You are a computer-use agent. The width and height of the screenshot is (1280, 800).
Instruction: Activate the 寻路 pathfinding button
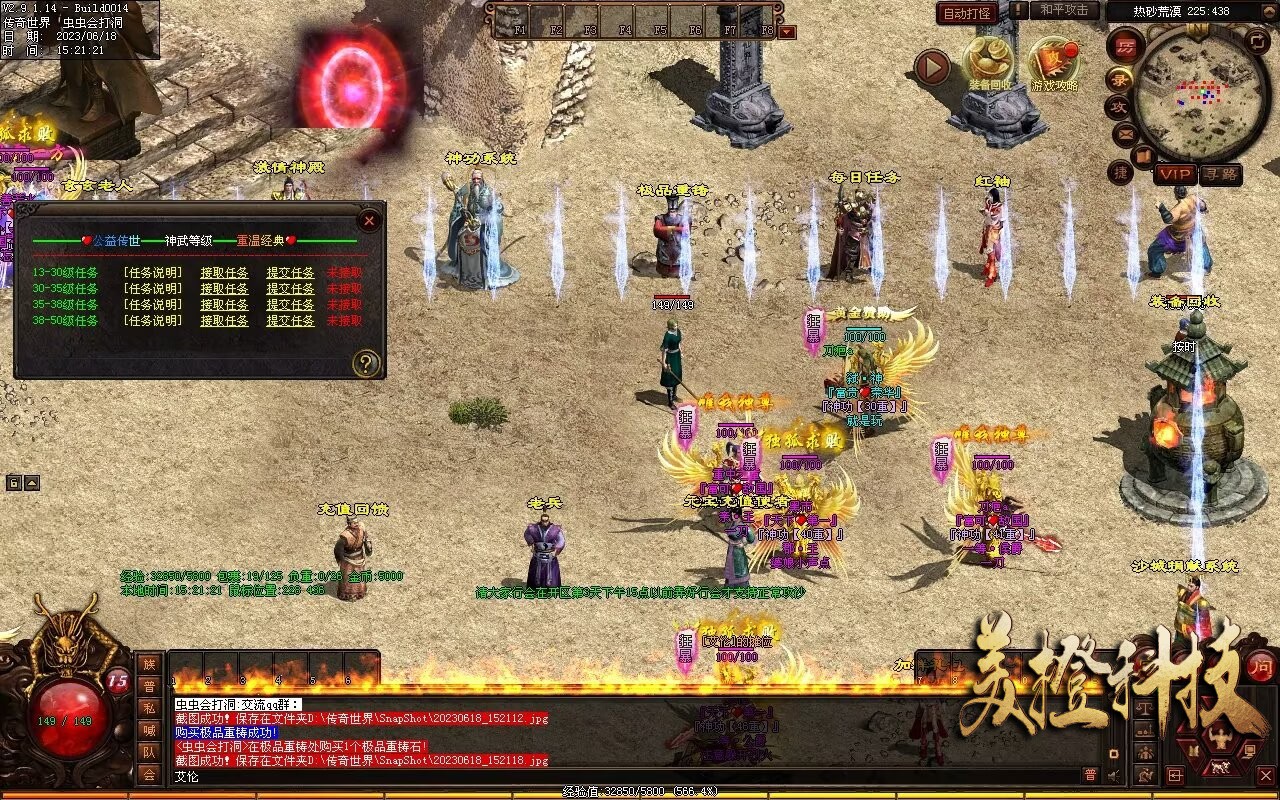click(x=1221, y=174)
